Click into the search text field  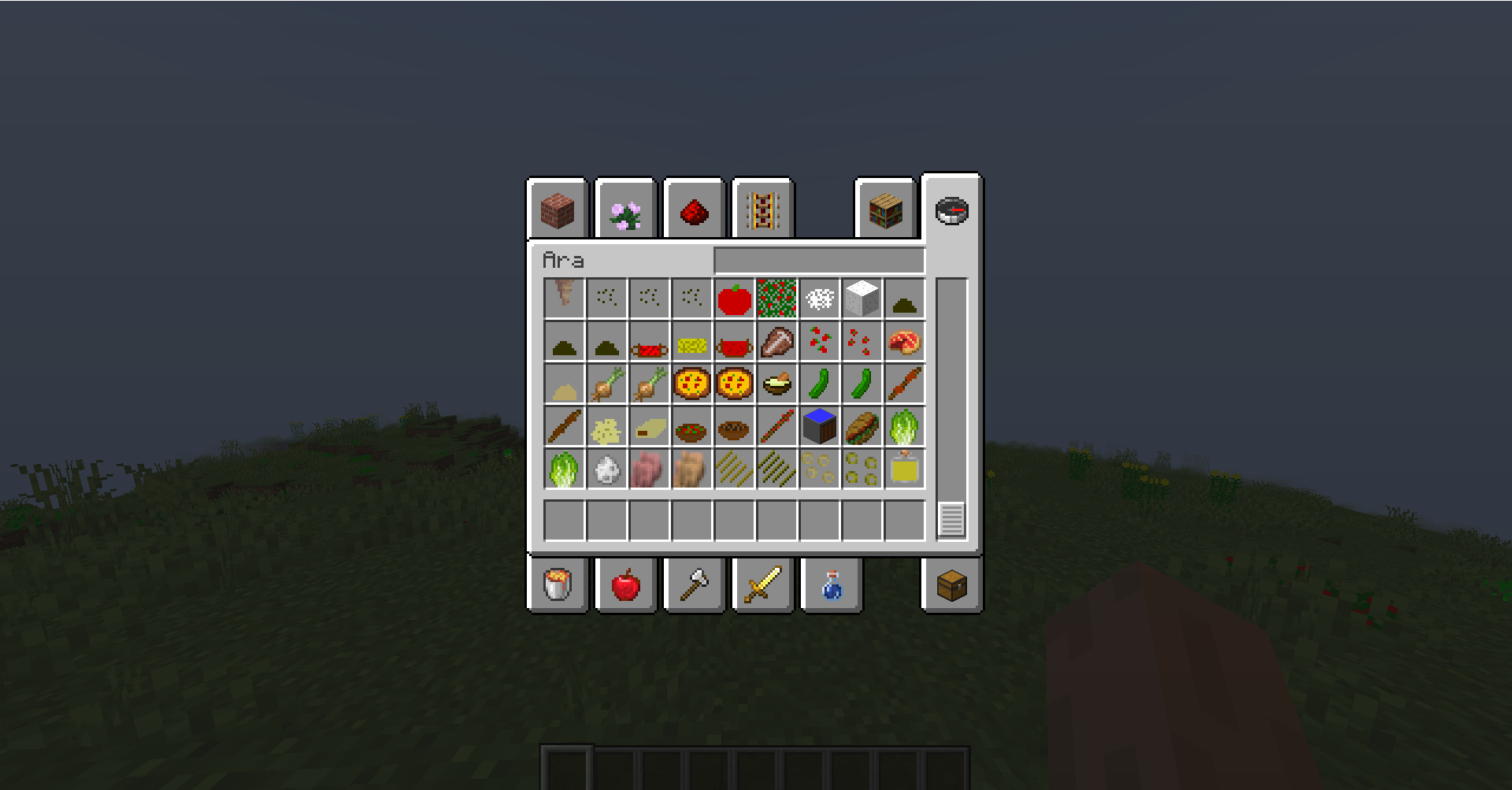click(819, 260)
